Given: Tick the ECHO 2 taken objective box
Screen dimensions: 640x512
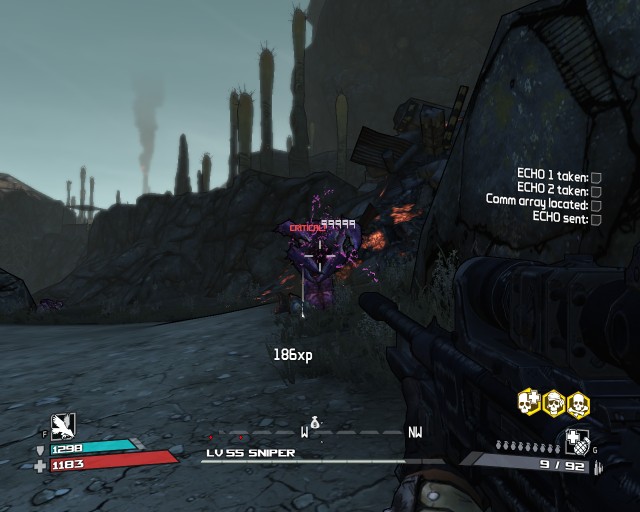Looking at the screenshot, I should click(x=596, y=191).
